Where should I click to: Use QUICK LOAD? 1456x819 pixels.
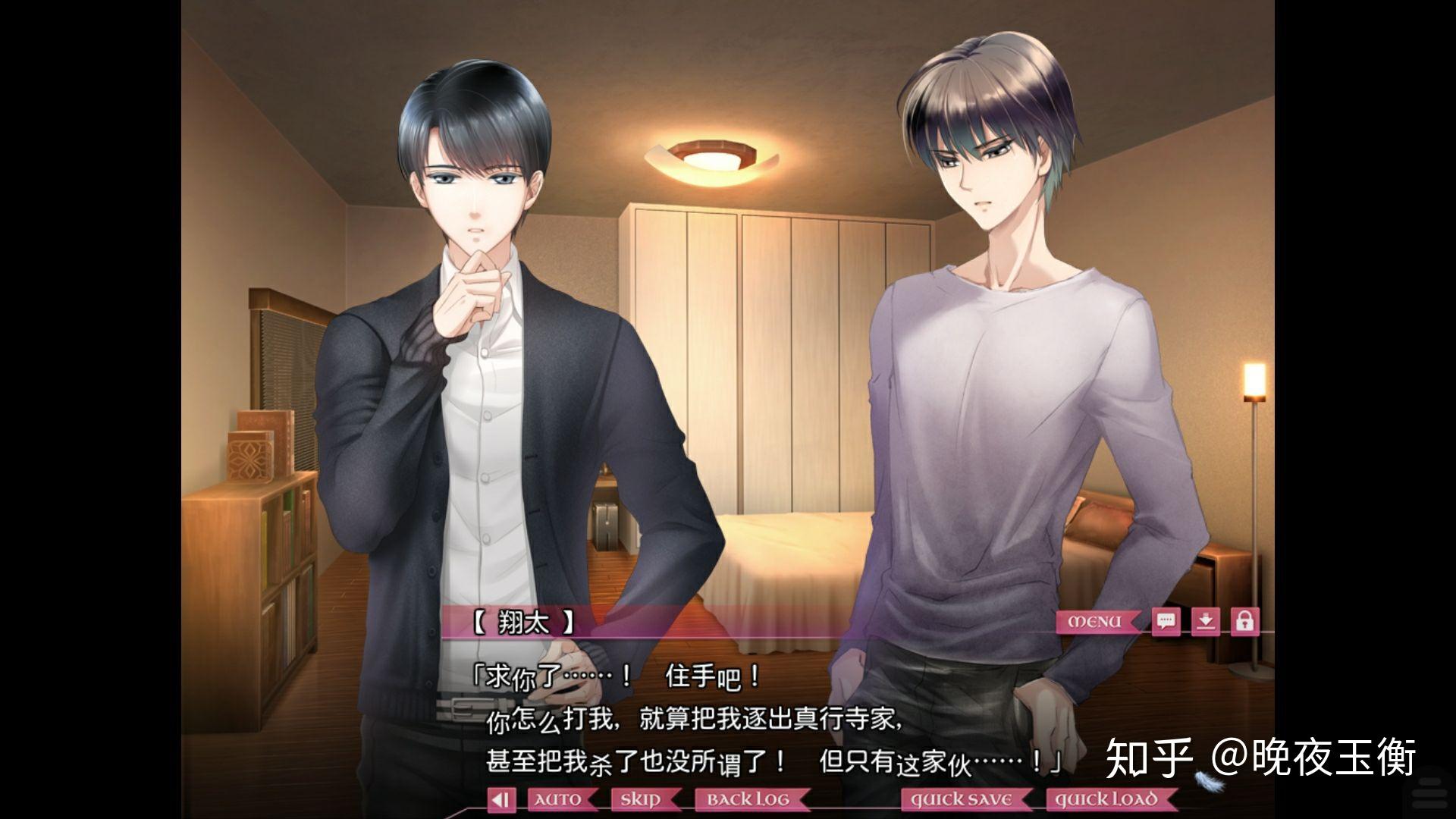tap(1107, 799)
